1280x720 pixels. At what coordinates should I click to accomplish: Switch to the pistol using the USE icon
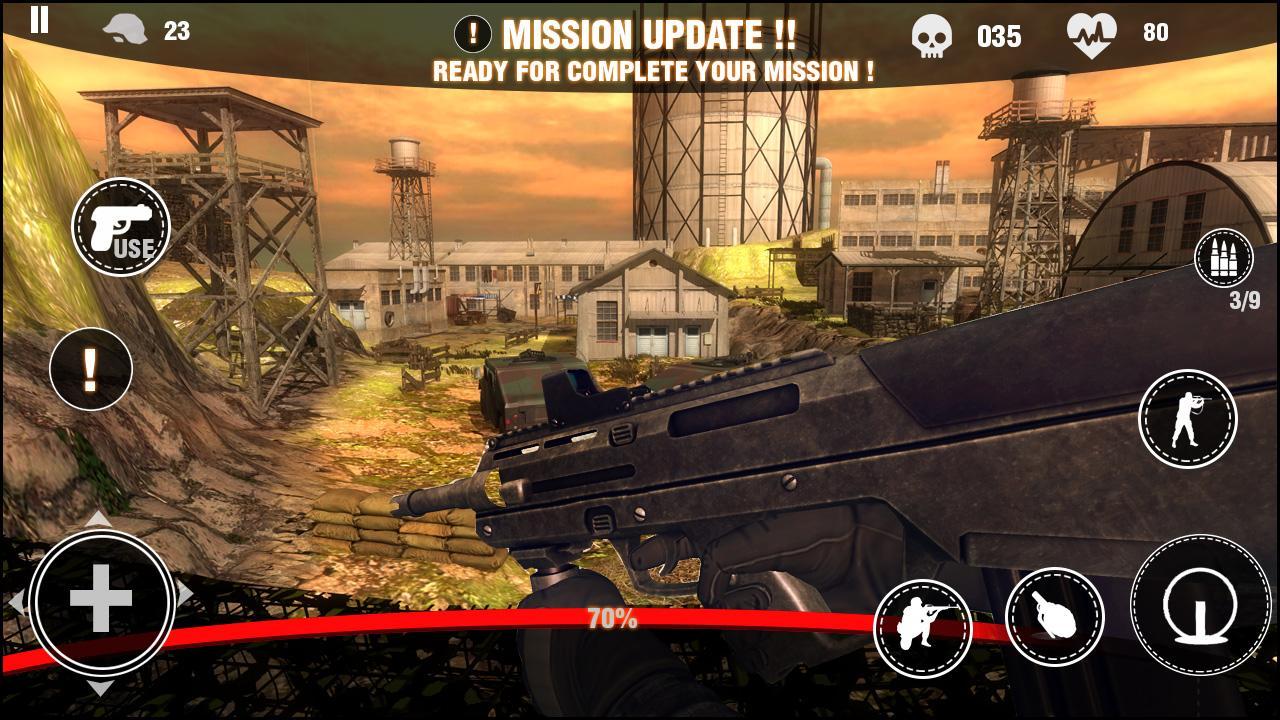120,227
